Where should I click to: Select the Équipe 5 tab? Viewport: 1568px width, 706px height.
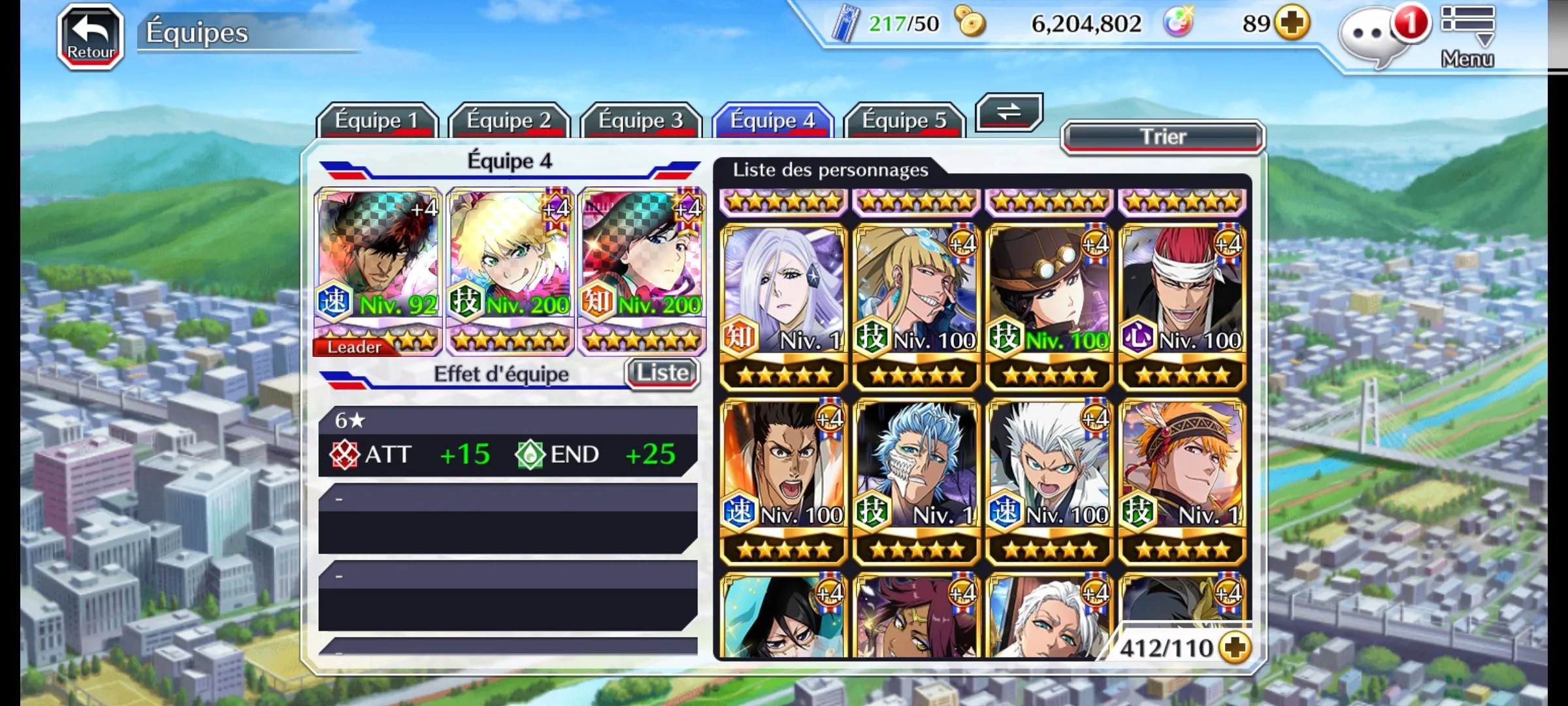click(904, 120)
